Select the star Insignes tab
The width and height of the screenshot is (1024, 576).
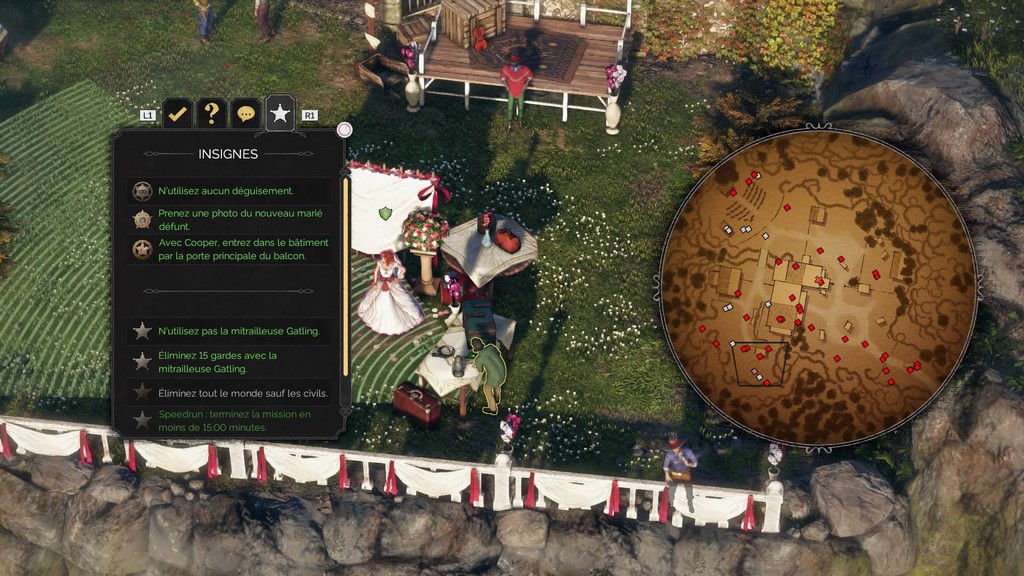[280, 114]
